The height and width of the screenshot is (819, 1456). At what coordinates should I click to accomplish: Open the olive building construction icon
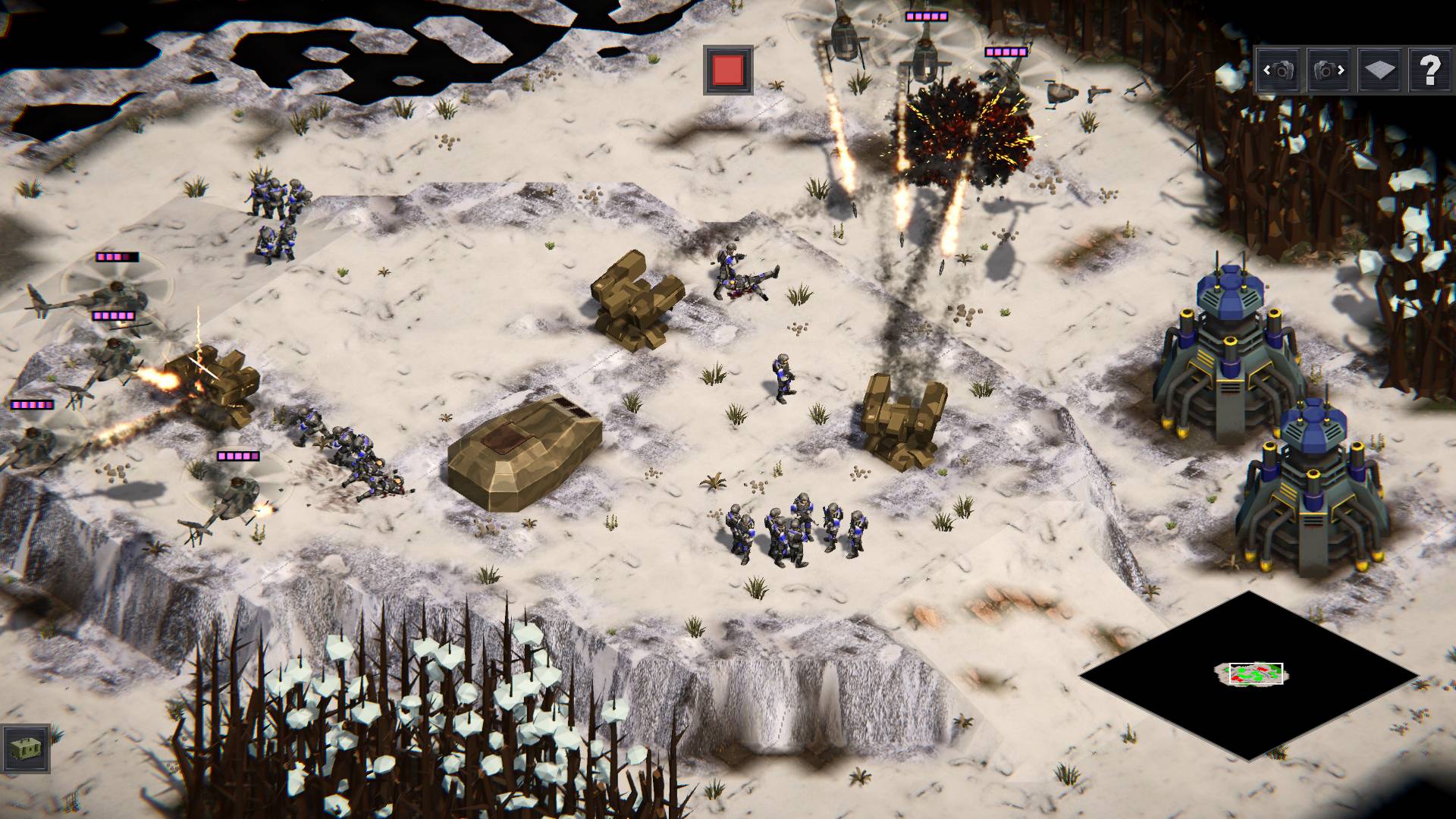pyautogui.click(x=27, y=748)
